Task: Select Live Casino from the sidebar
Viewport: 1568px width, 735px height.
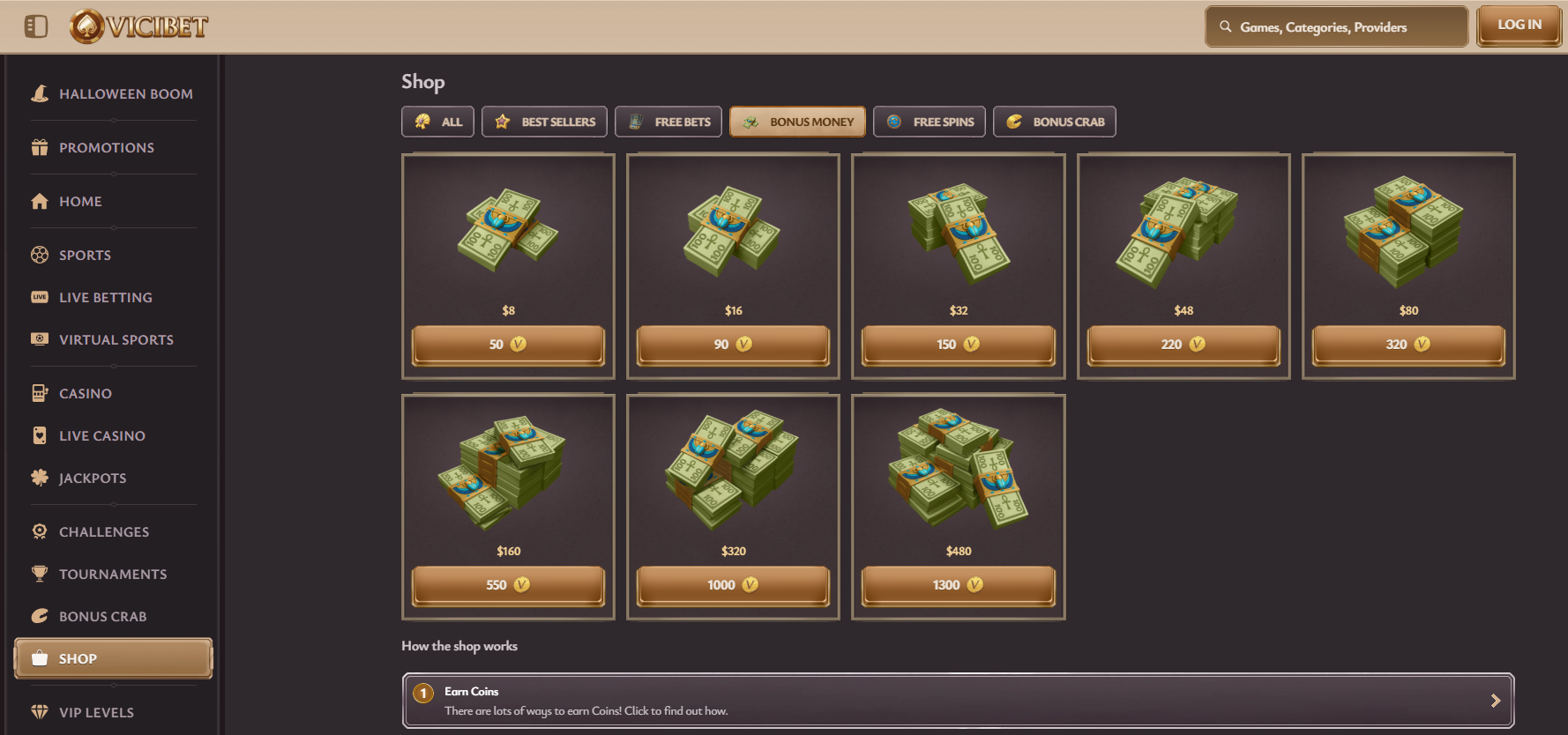Action: (101, 436)
